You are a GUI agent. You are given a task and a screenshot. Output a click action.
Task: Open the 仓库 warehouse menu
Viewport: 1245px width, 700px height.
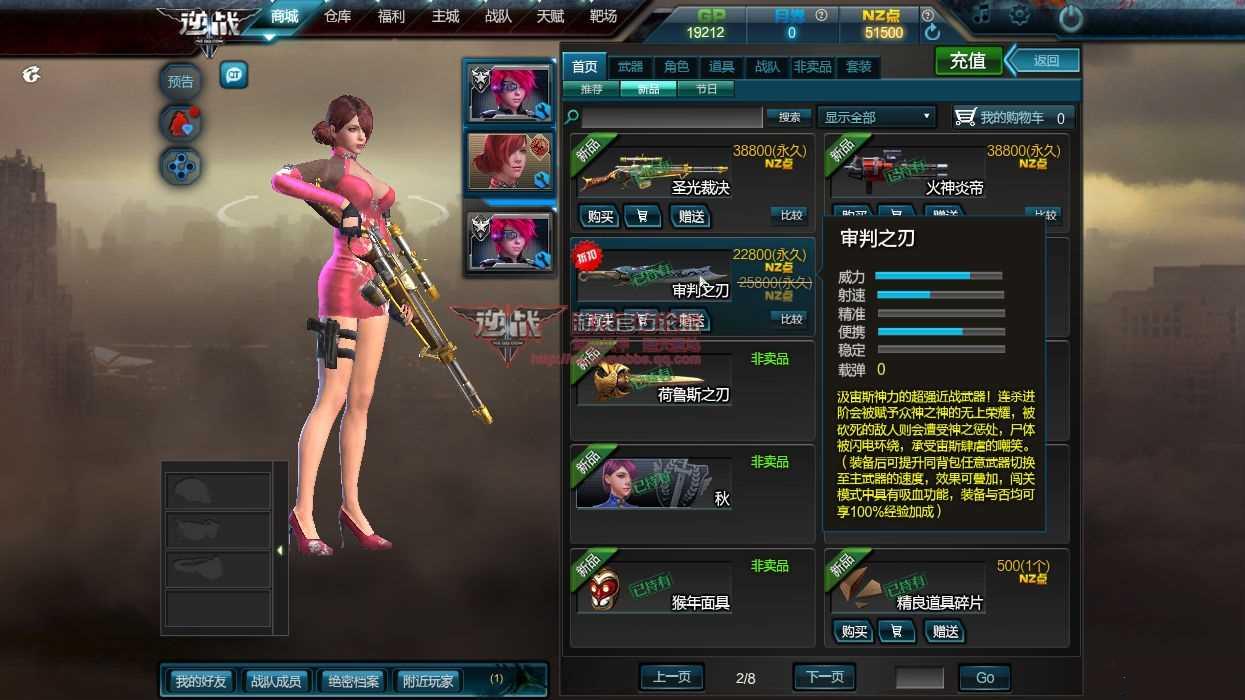pos(338,16)
